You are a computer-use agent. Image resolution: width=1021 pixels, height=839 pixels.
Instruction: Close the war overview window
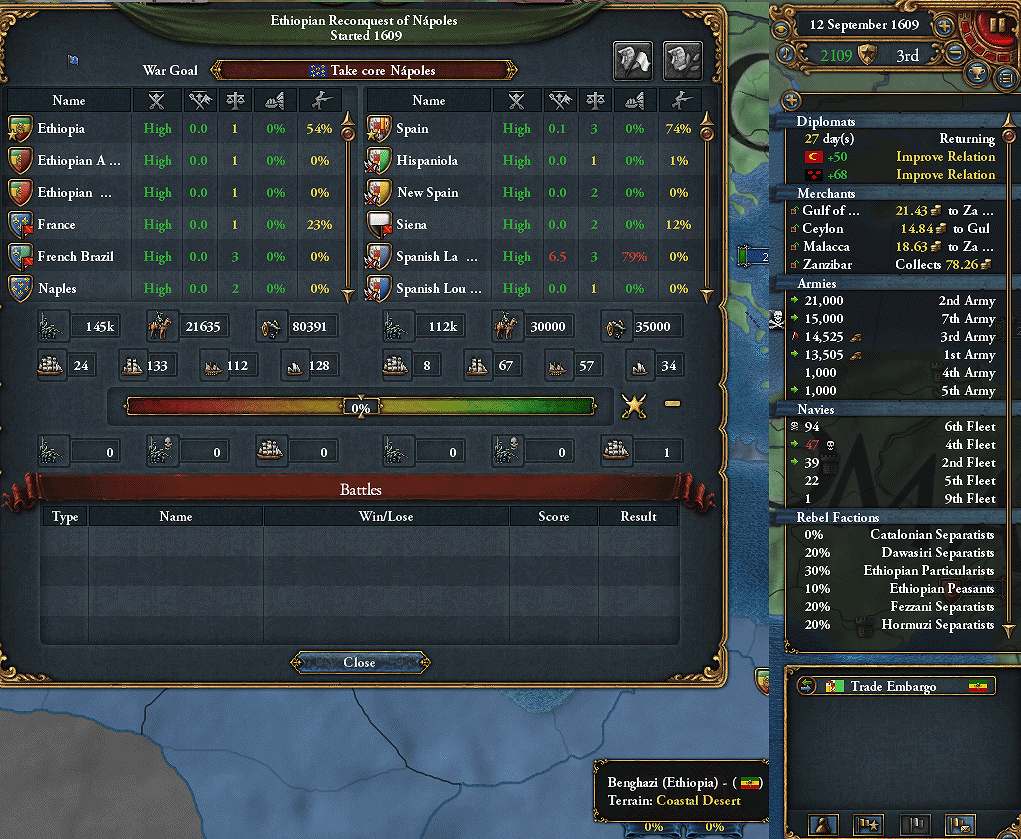[x=360, y=662]
